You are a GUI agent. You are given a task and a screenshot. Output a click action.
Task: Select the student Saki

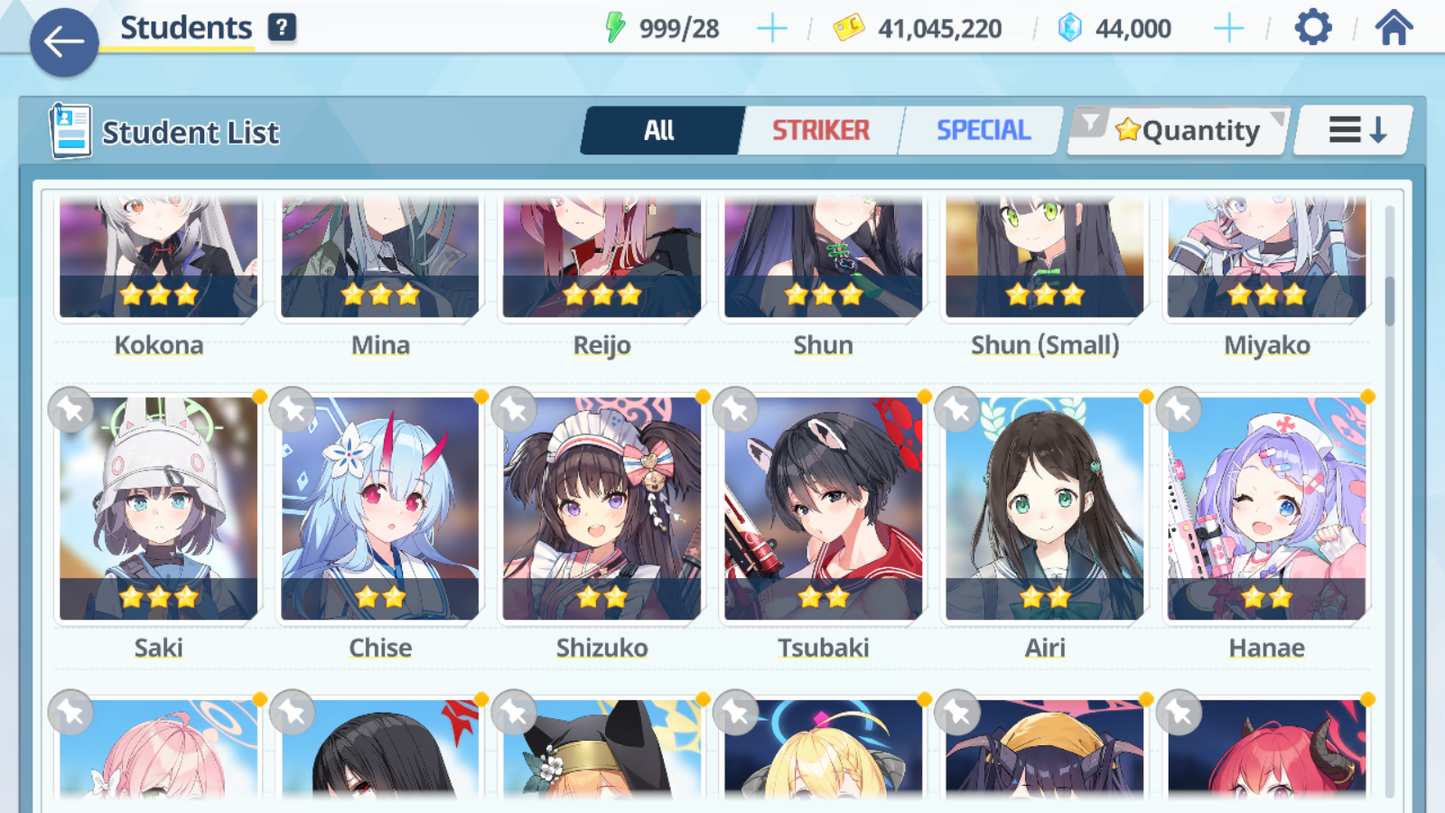point(158,508)
